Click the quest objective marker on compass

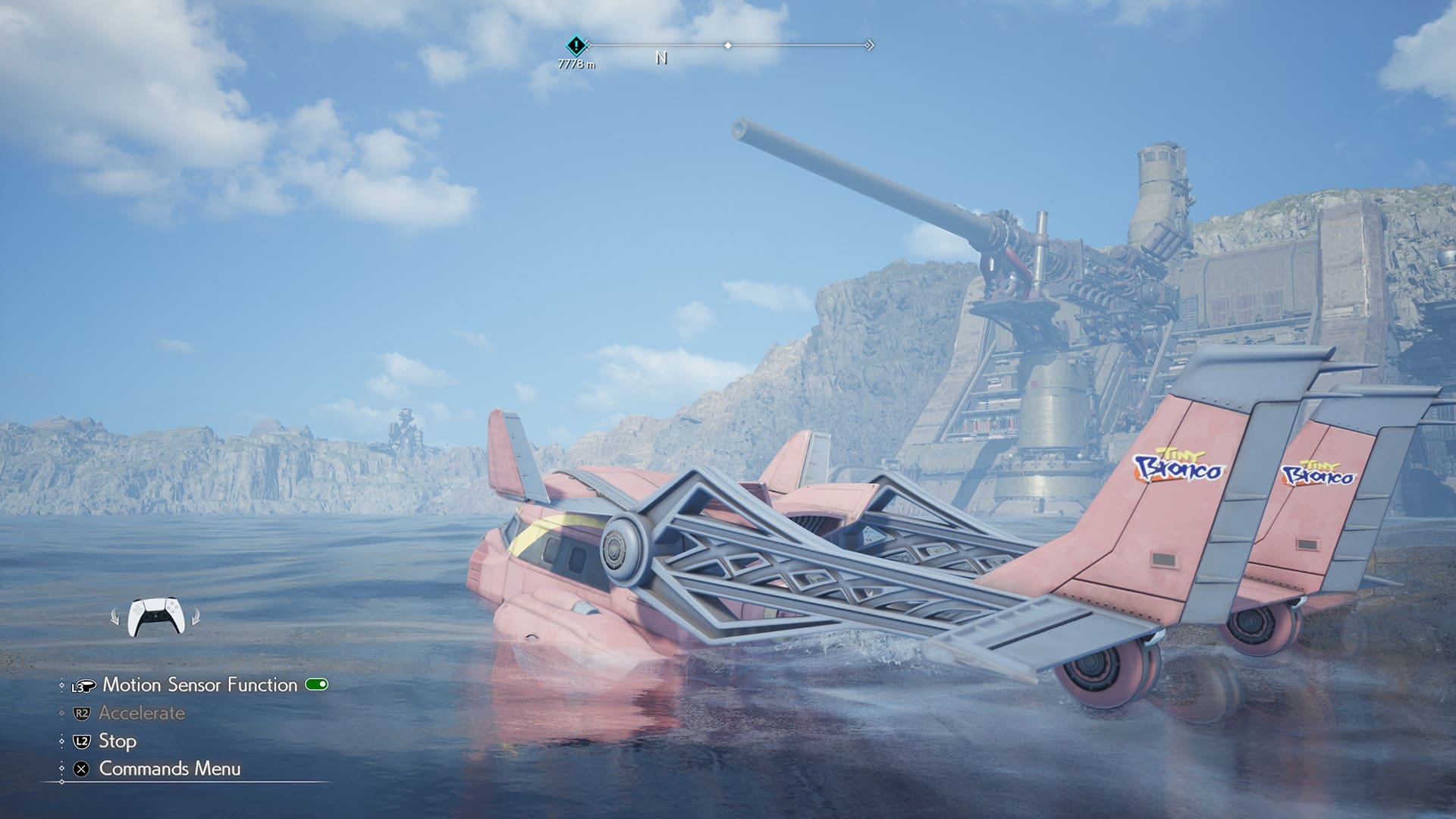pos(576,45)
